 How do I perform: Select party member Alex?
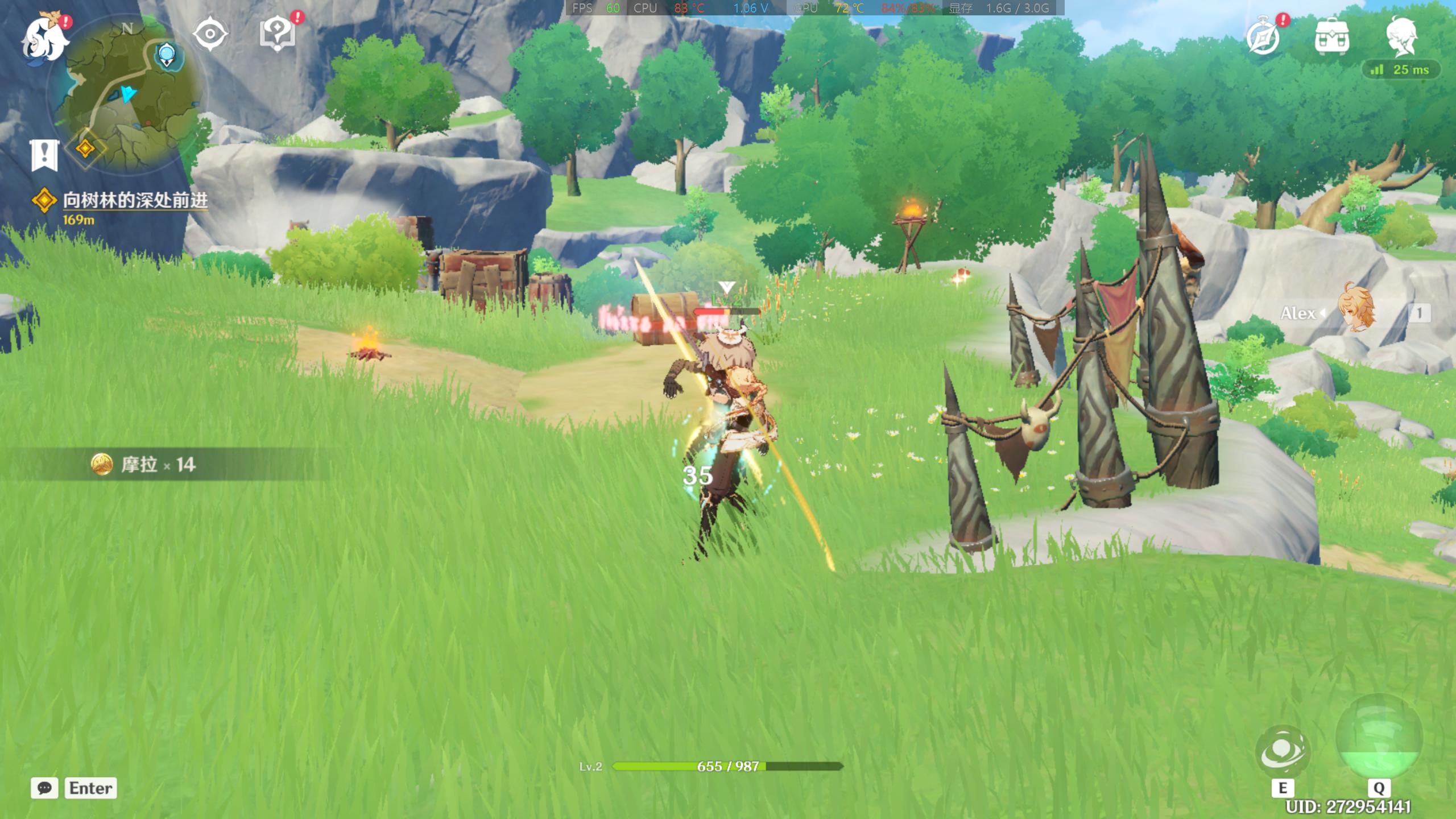pos(1356,312)
